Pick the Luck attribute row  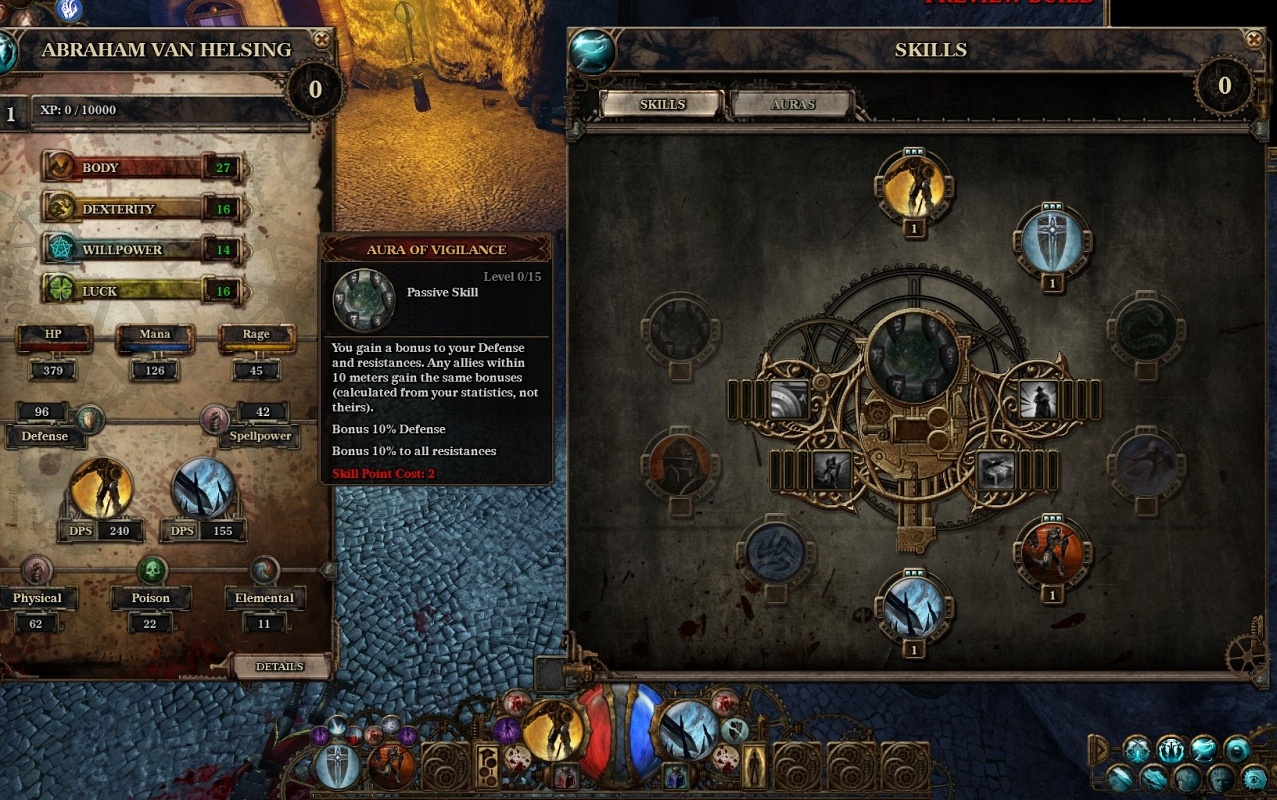pos(140,291)
